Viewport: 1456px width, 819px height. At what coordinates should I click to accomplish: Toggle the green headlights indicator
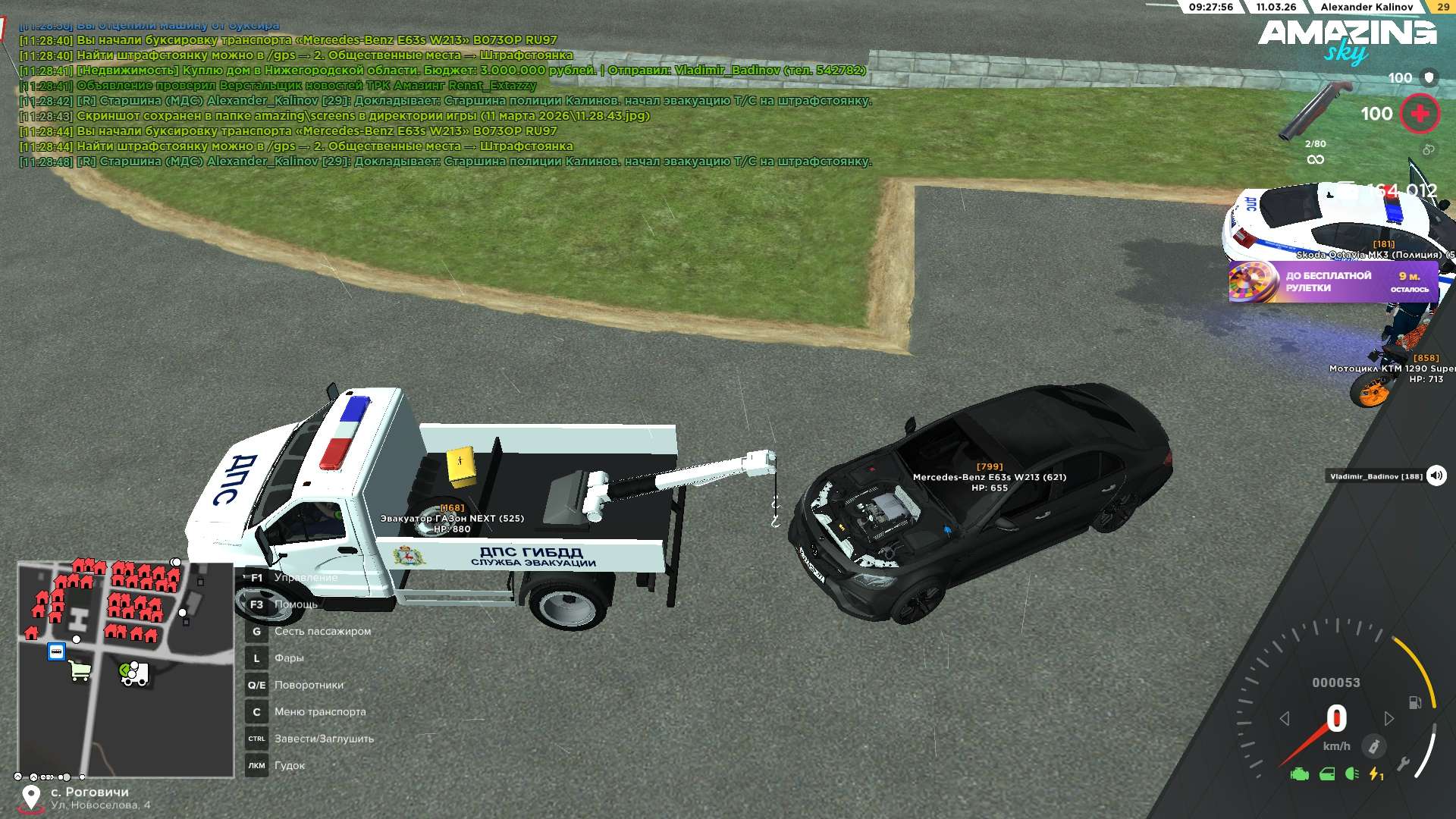1351,774
